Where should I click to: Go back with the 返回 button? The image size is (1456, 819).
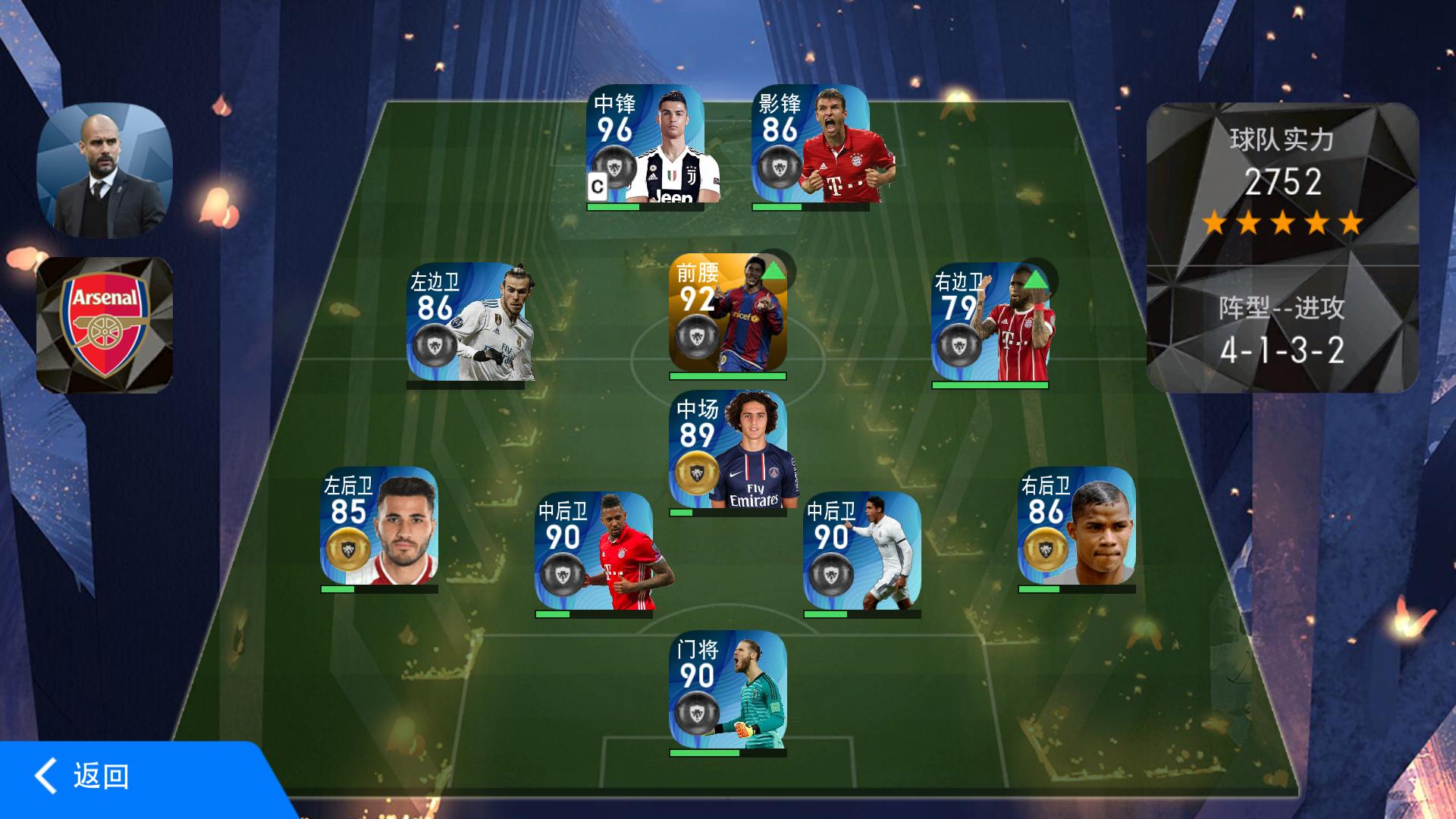83,777
